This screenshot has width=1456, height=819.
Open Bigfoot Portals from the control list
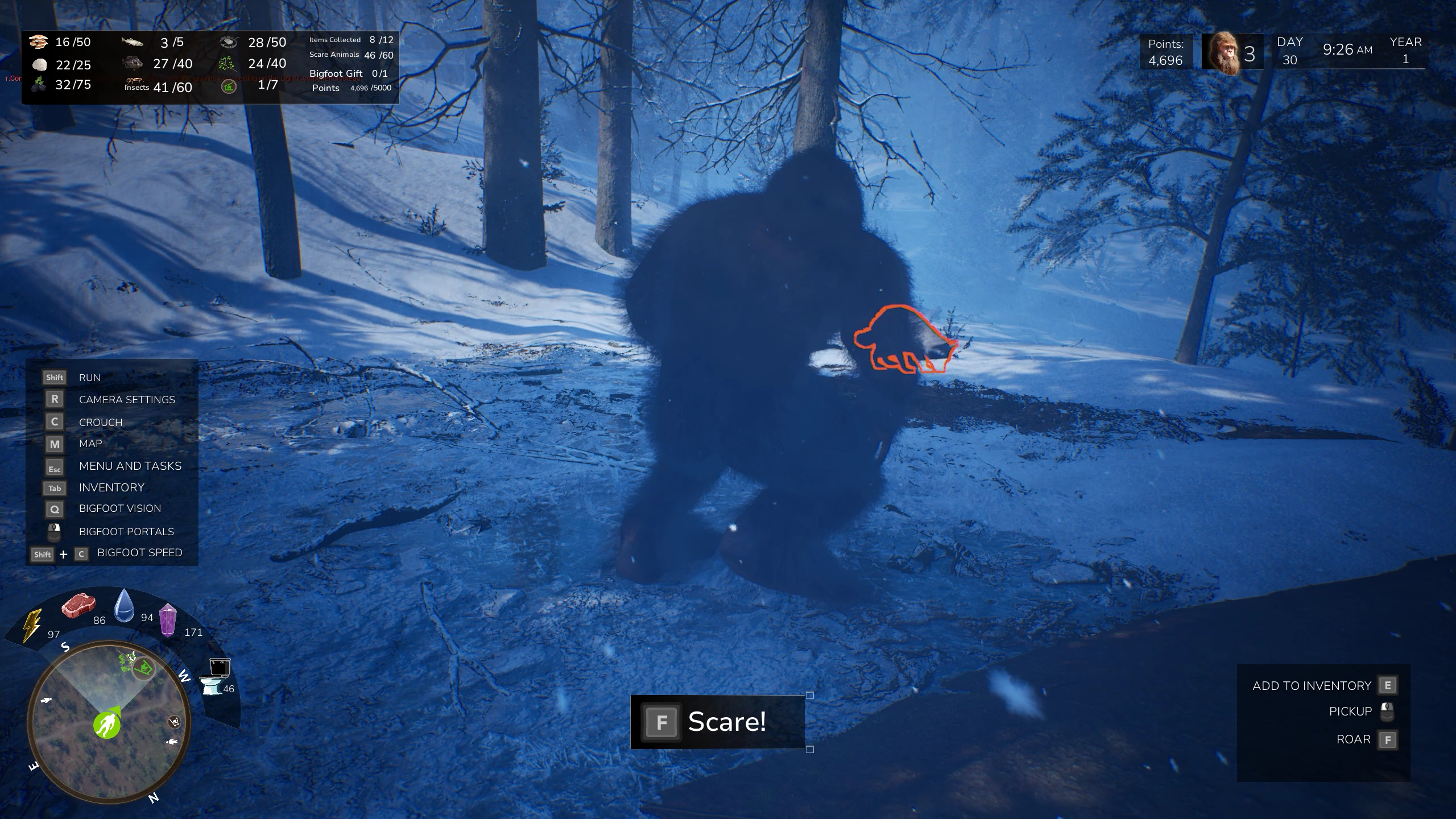pyautogui.click(x=126, y=531)
